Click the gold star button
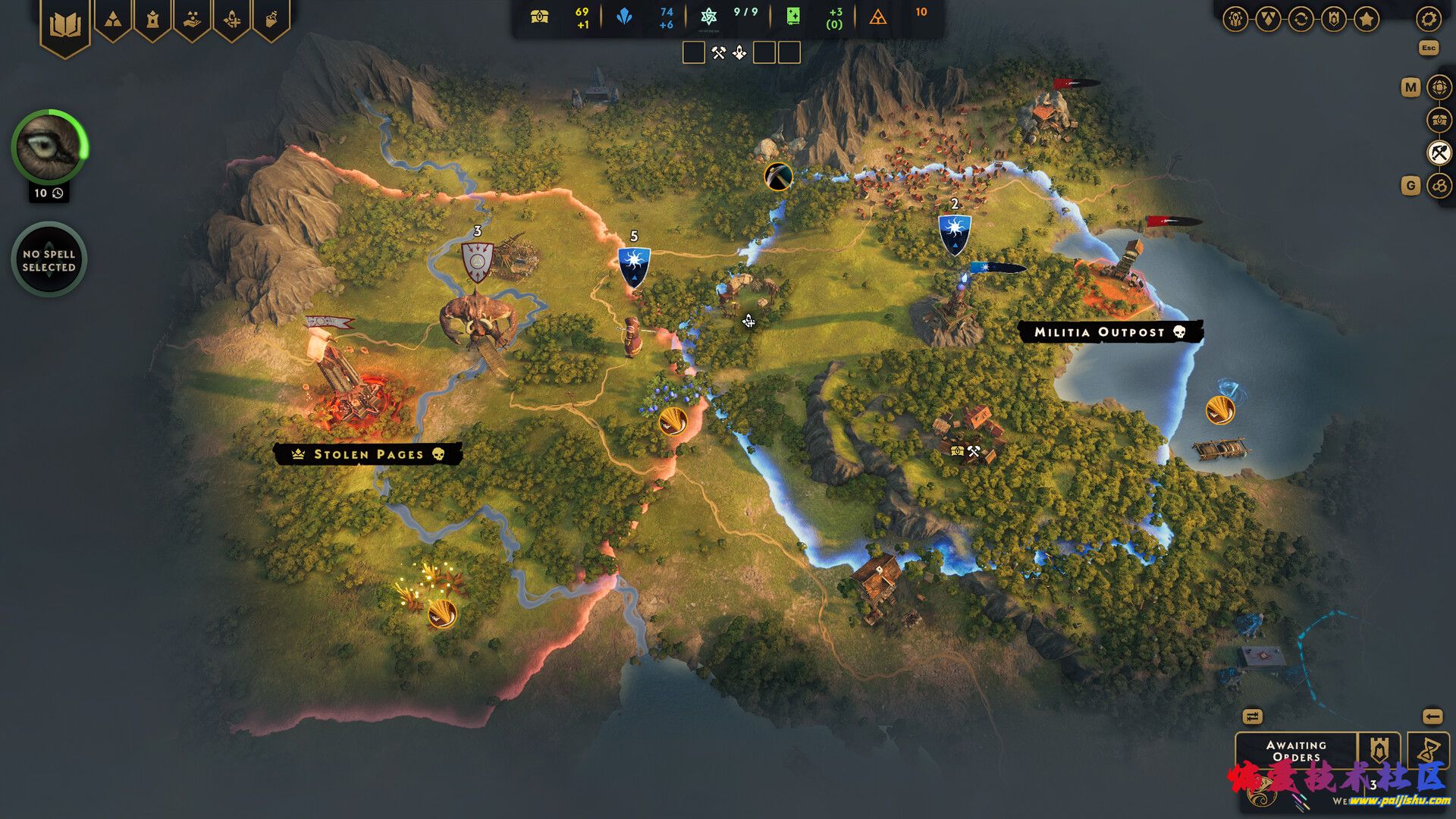1456x819 pixels. [x=1367, y=19]
